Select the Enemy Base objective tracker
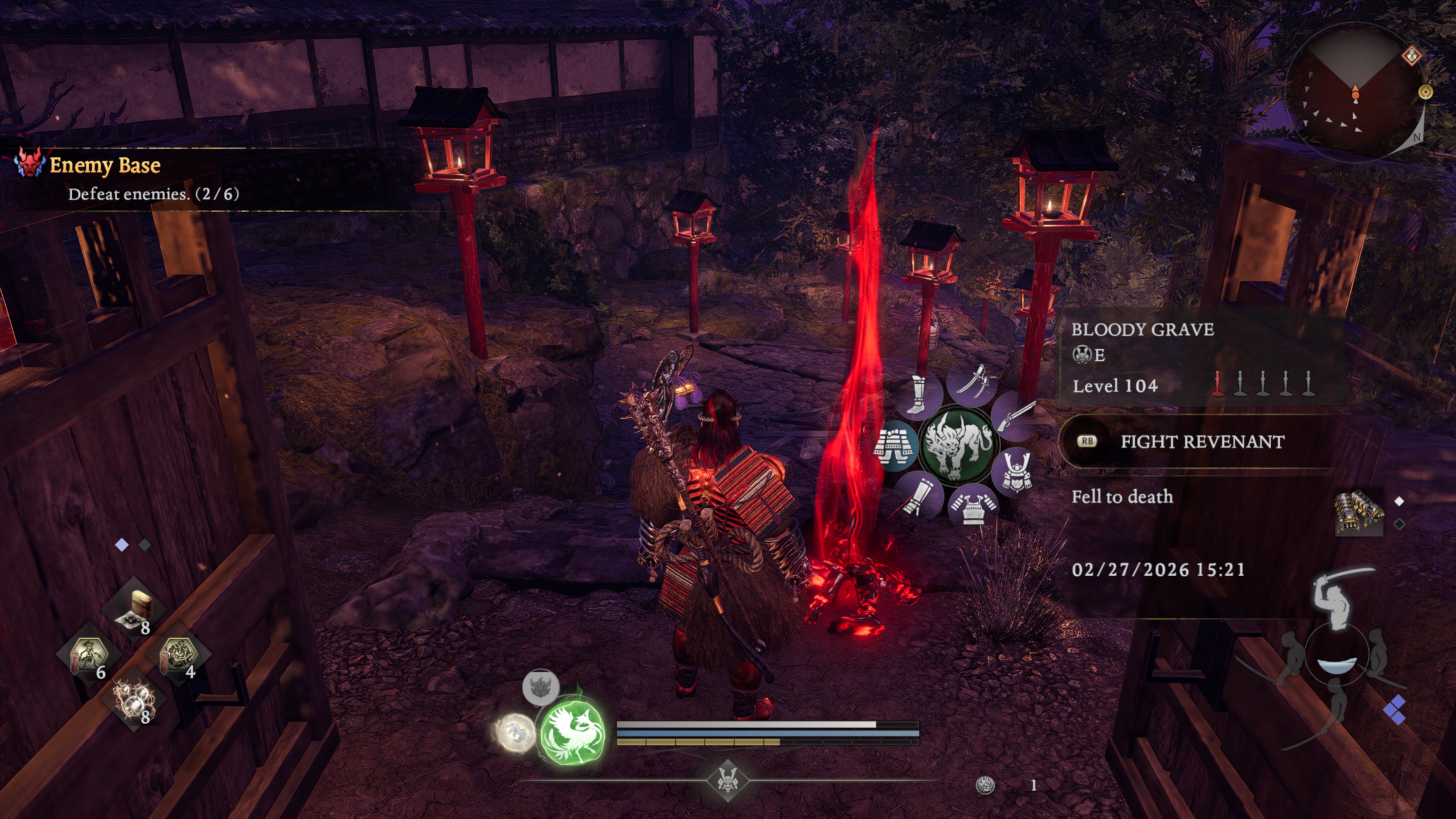The height and width of the screenshot is (819, 1456). click(105, 166)
